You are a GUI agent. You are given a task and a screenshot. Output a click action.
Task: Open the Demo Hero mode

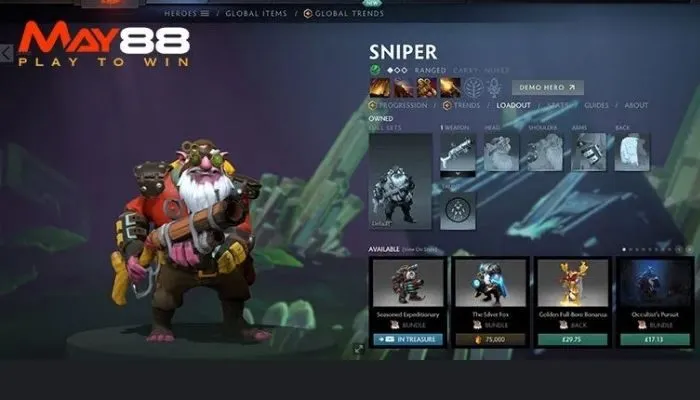547,87
